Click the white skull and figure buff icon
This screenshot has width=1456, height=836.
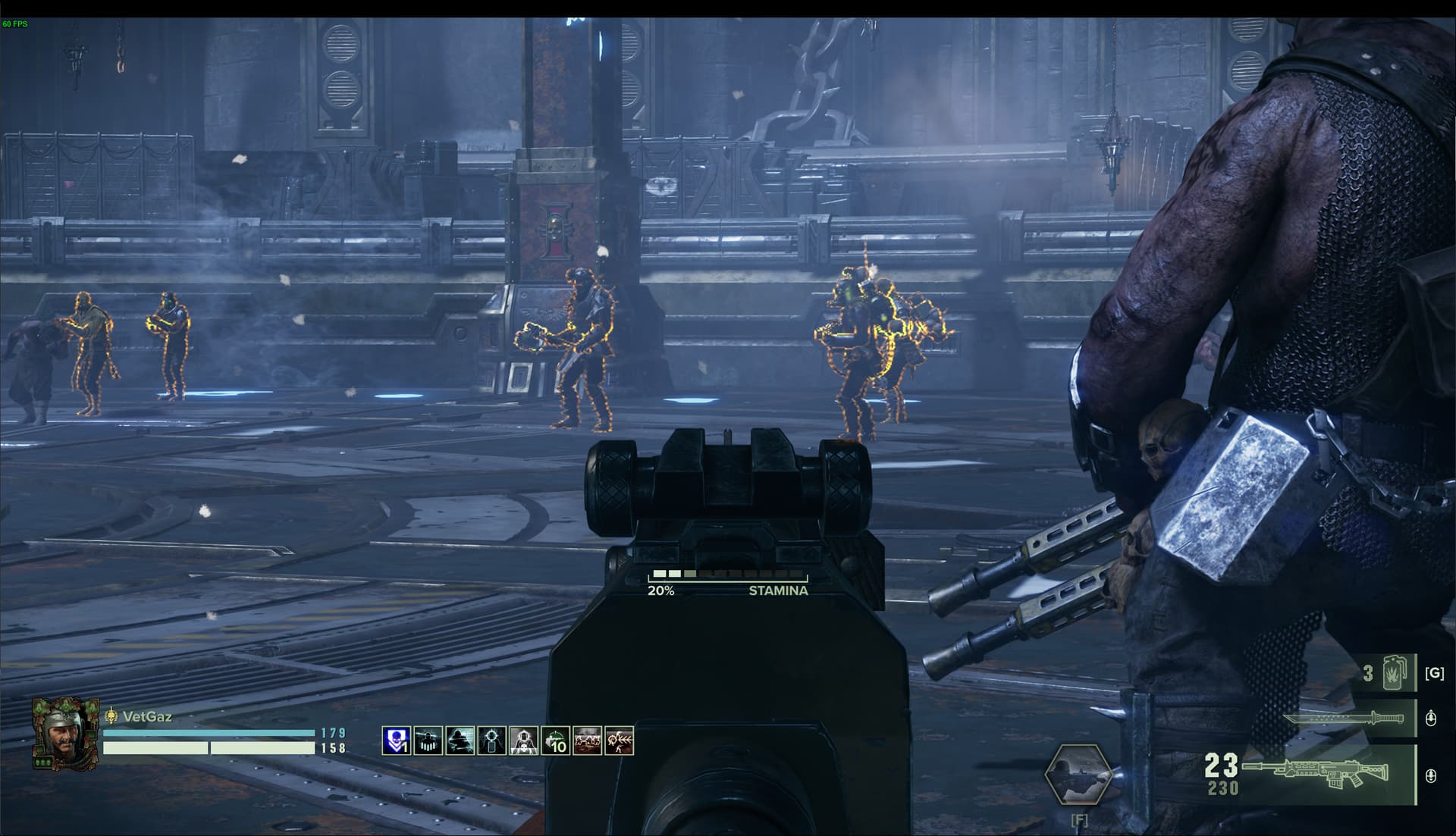[x=523, y=741]
